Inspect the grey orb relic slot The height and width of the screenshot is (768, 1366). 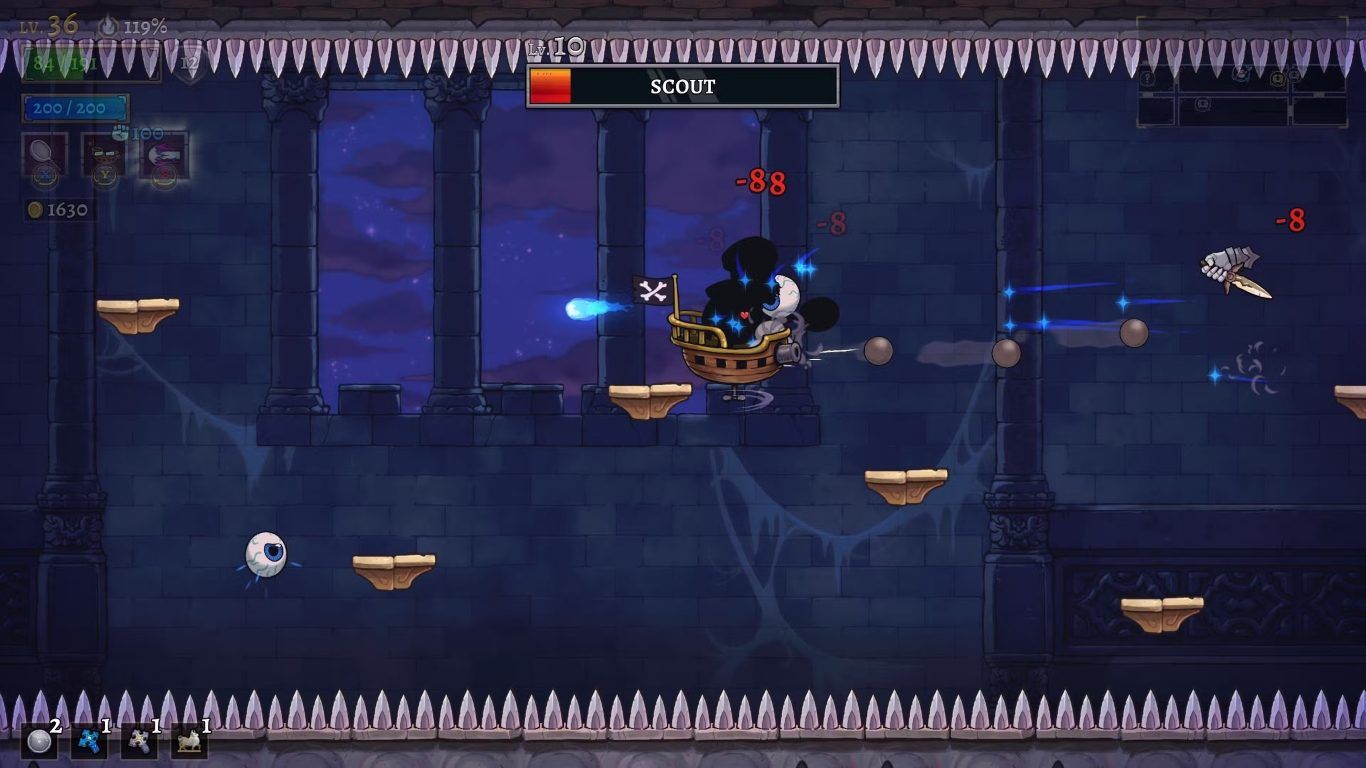(x=39, y=741)
